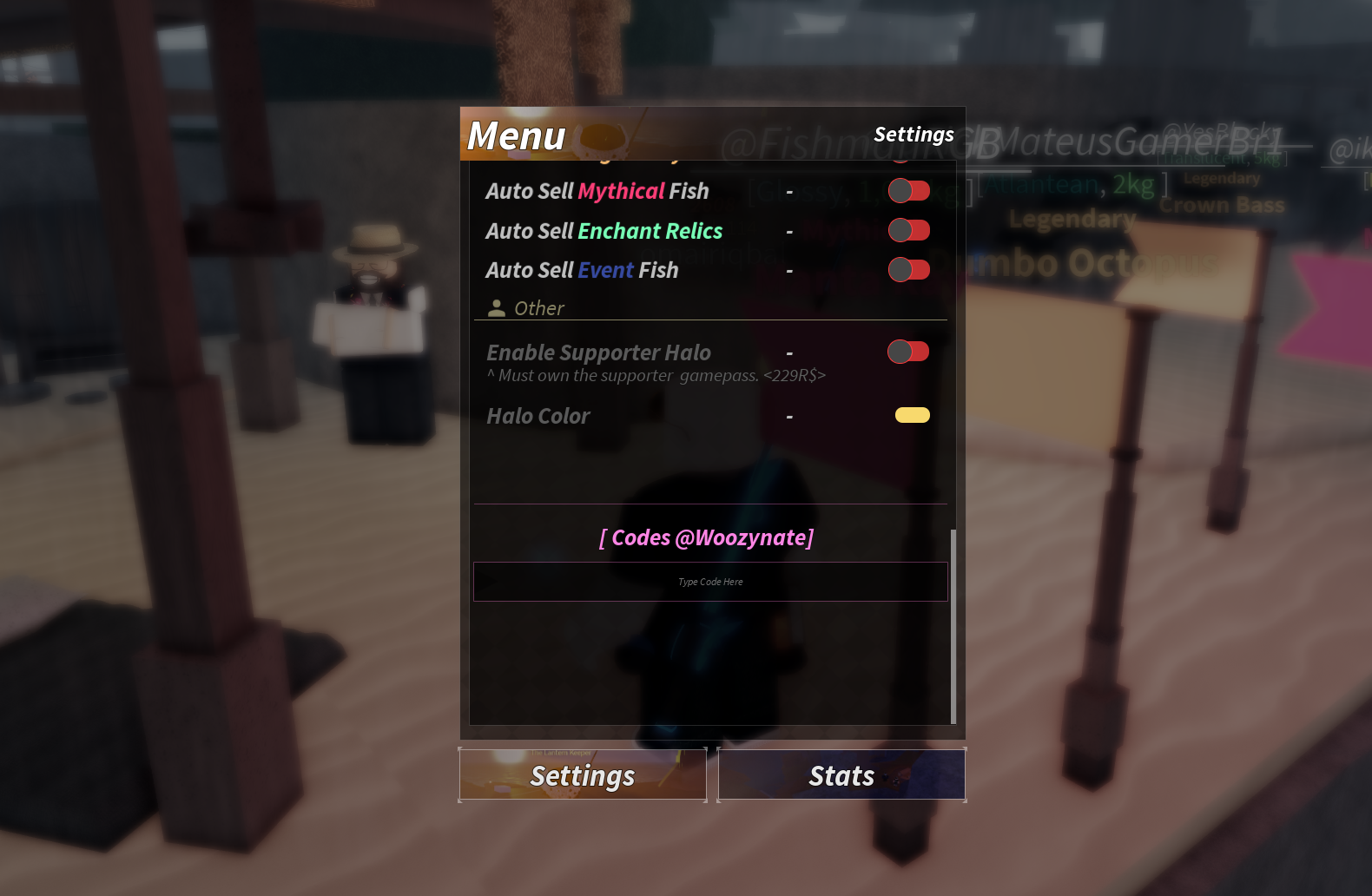Click the Other section header text
1372x896 pixels.
coord(539,307)
